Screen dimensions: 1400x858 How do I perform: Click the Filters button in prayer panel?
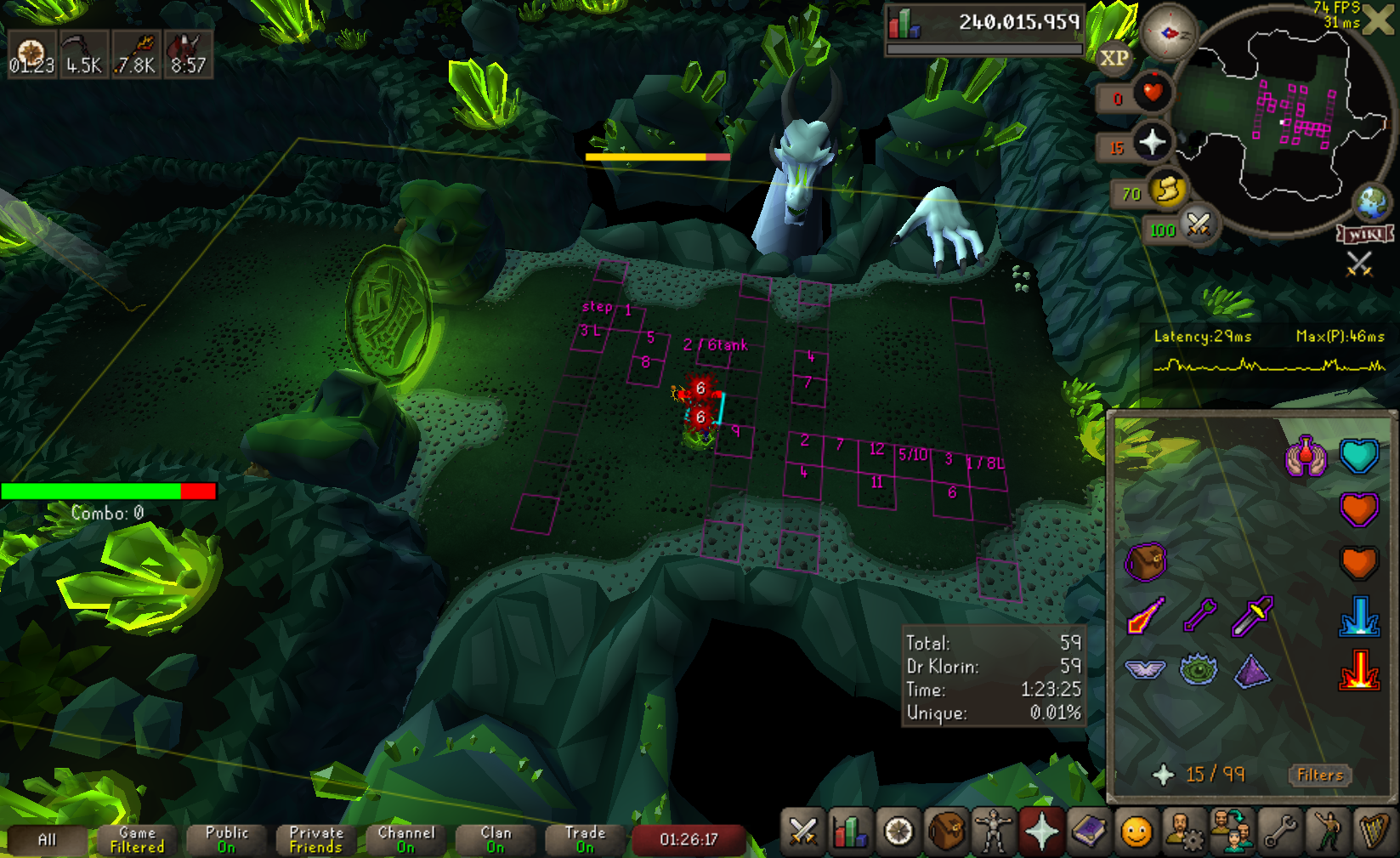pyautogui.click(x=1319, y=775)
